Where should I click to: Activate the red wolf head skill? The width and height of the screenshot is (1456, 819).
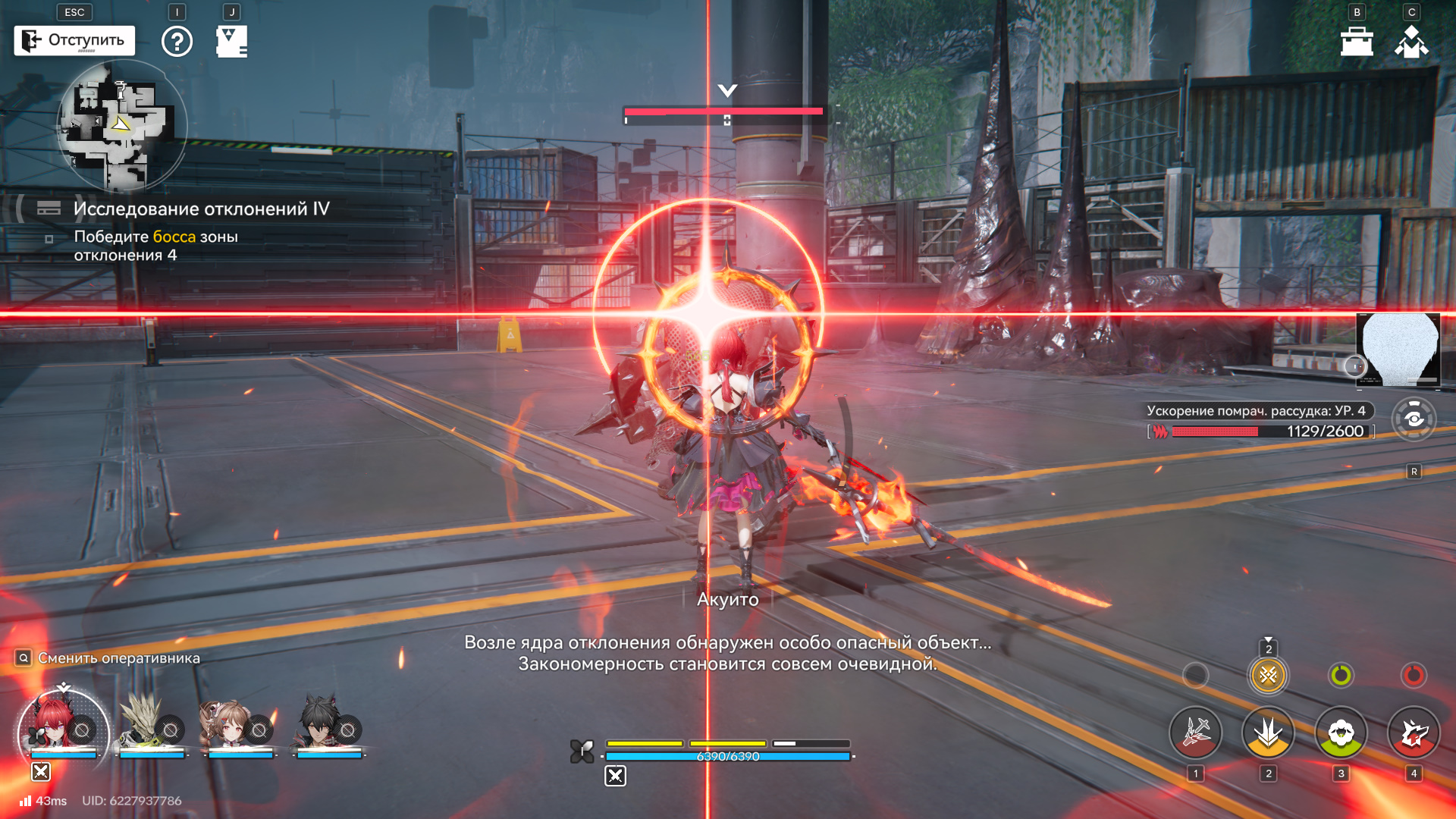point(1414,733)
